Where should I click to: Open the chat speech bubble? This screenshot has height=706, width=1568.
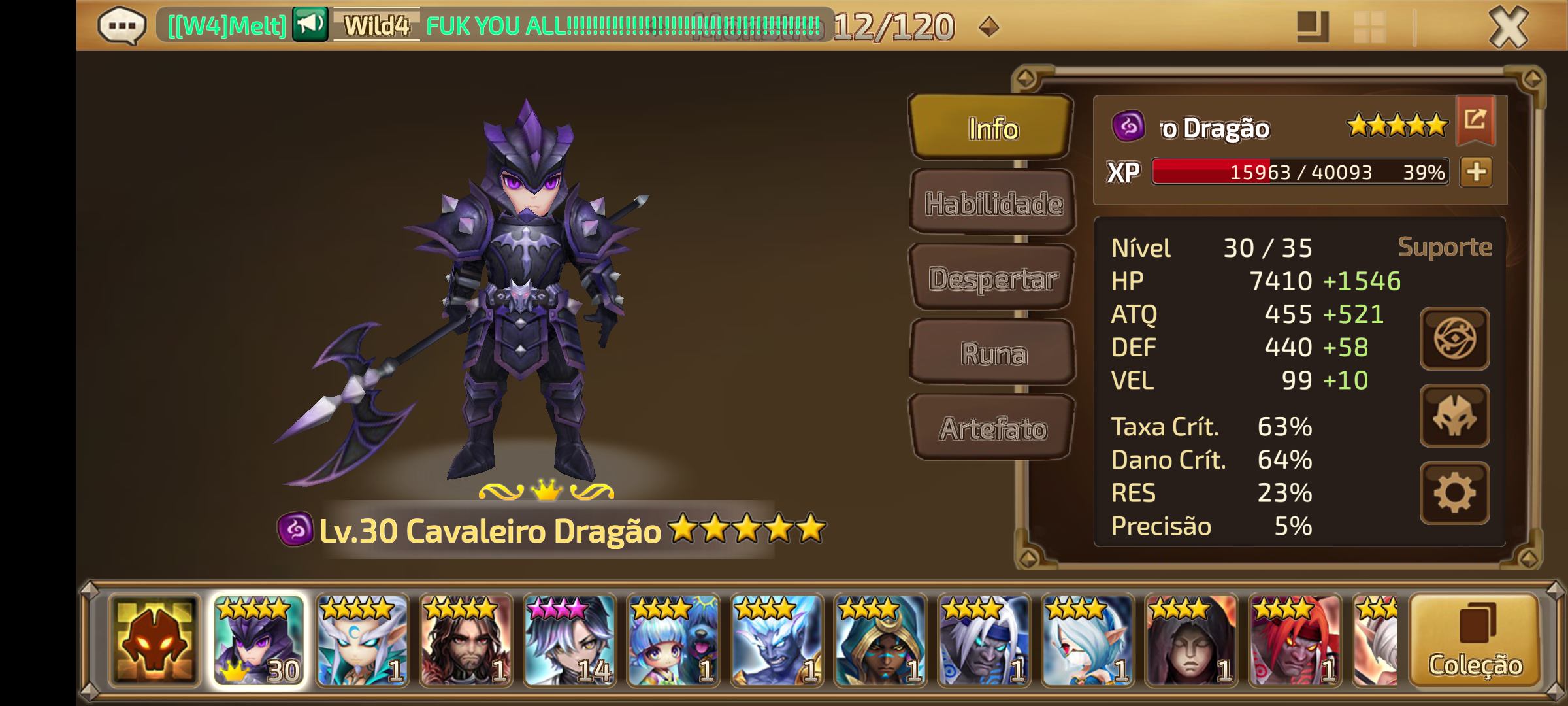tap(122, 26)
